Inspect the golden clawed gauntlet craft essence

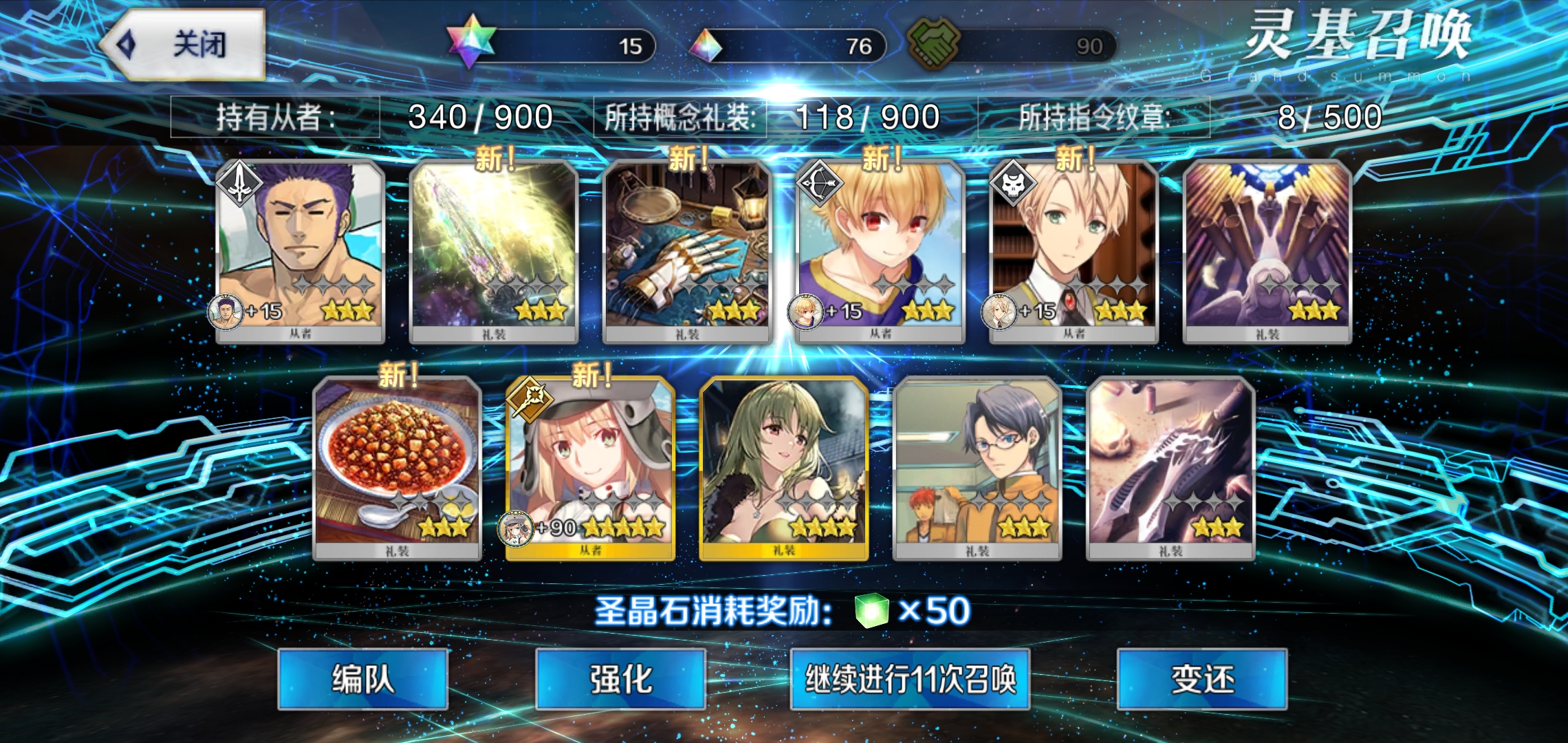pos(687,251)
